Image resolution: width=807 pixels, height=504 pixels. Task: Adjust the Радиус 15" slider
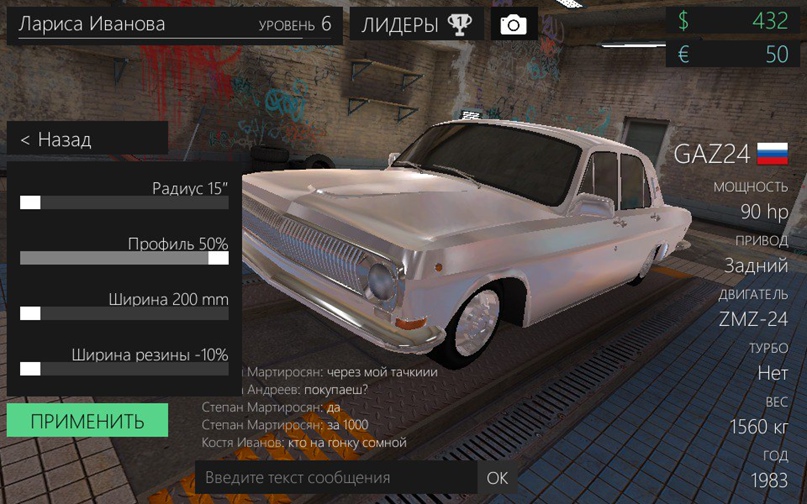[31, 203]
